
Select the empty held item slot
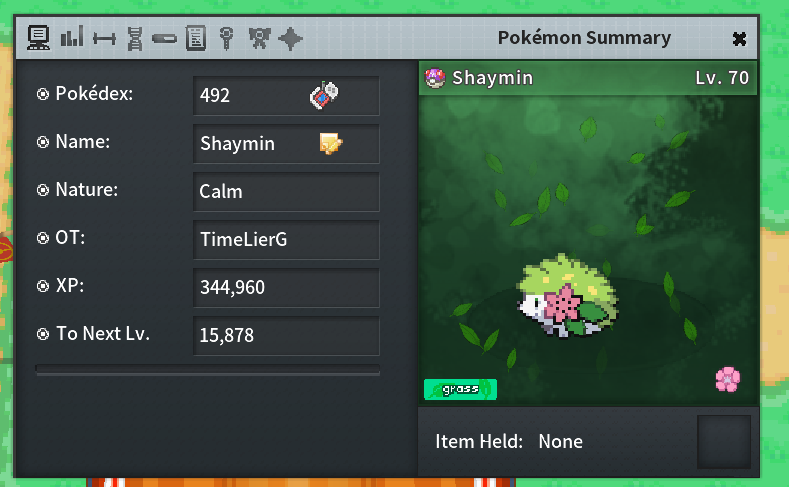point(723,441)
